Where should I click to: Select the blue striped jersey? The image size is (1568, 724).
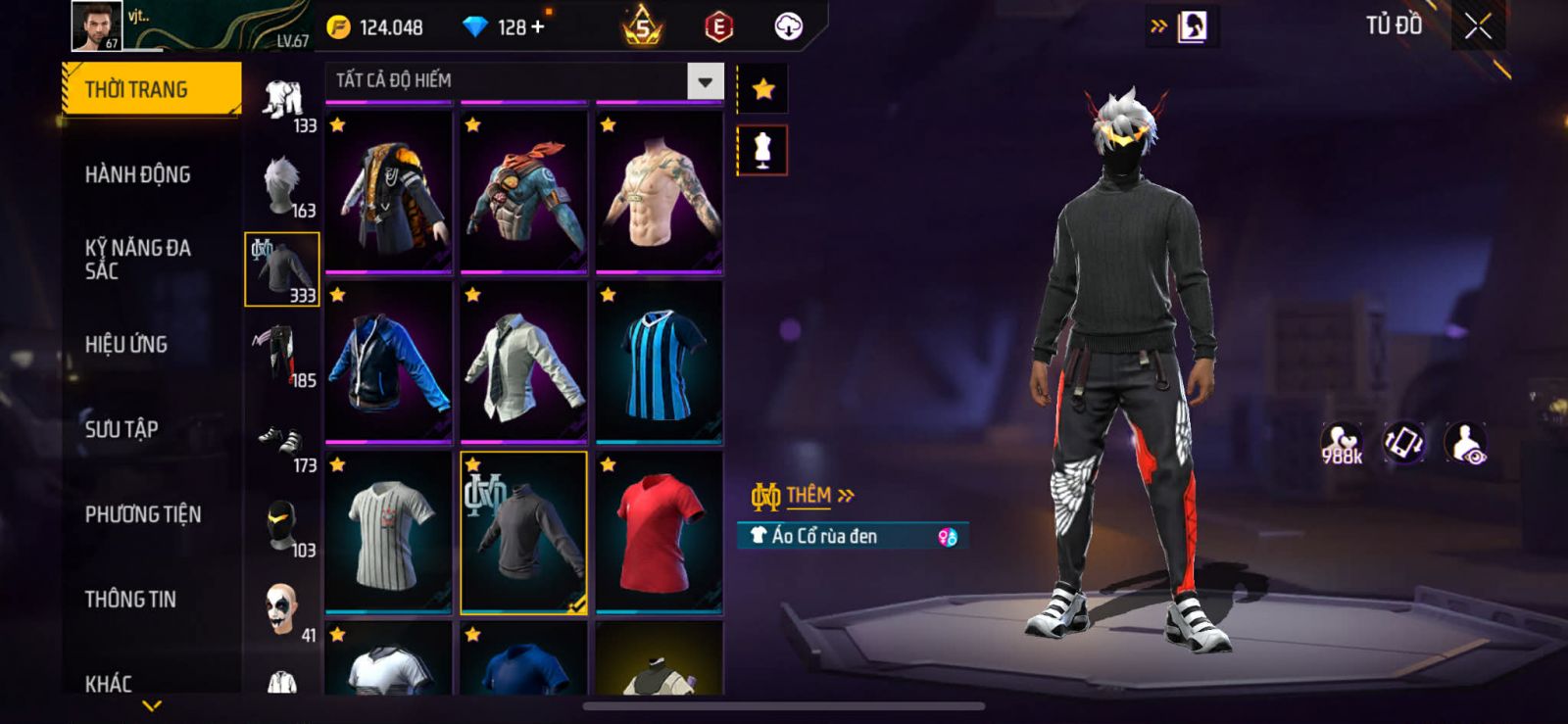coord(659,362)
